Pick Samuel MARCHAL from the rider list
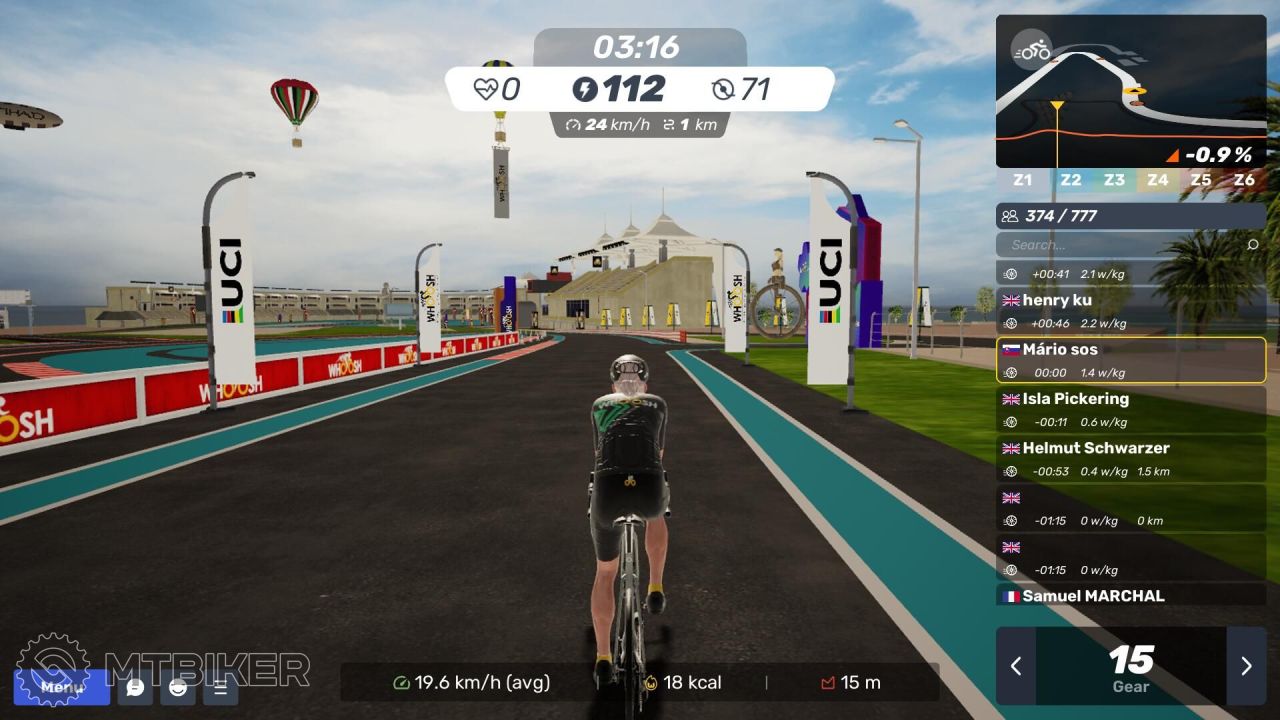The width and height of the screenshot is (1280, 720). (1131, 596)
